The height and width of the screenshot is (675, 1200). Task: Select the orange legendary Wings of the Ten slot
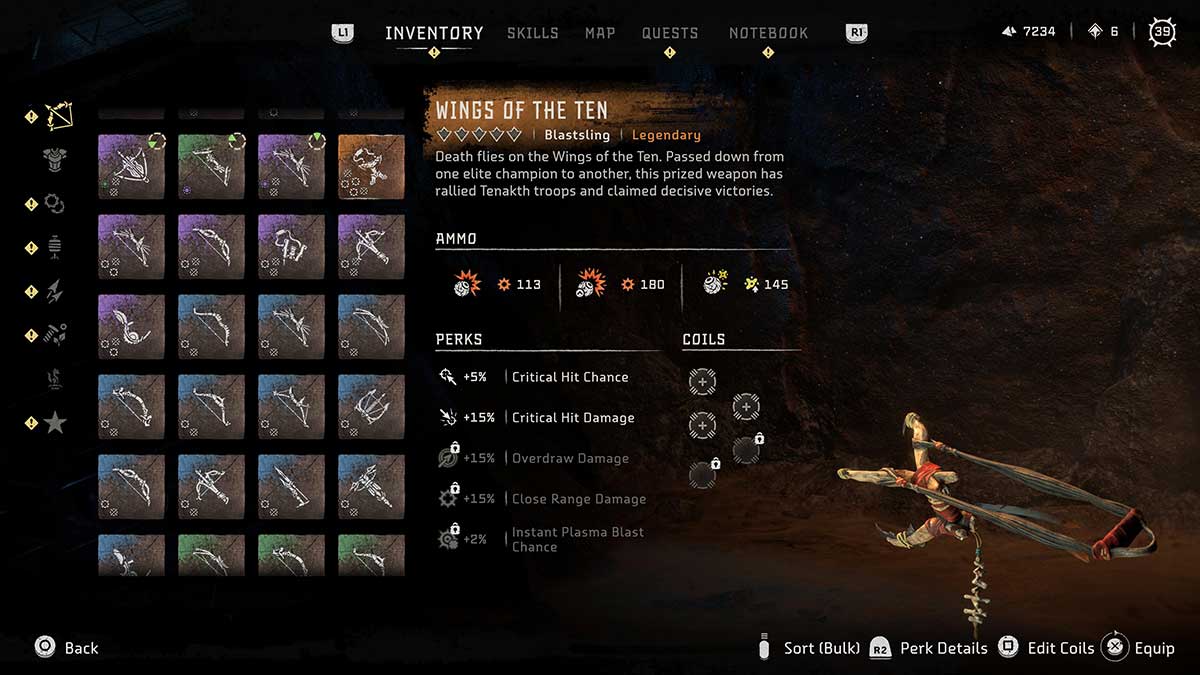tap(371, 167)
